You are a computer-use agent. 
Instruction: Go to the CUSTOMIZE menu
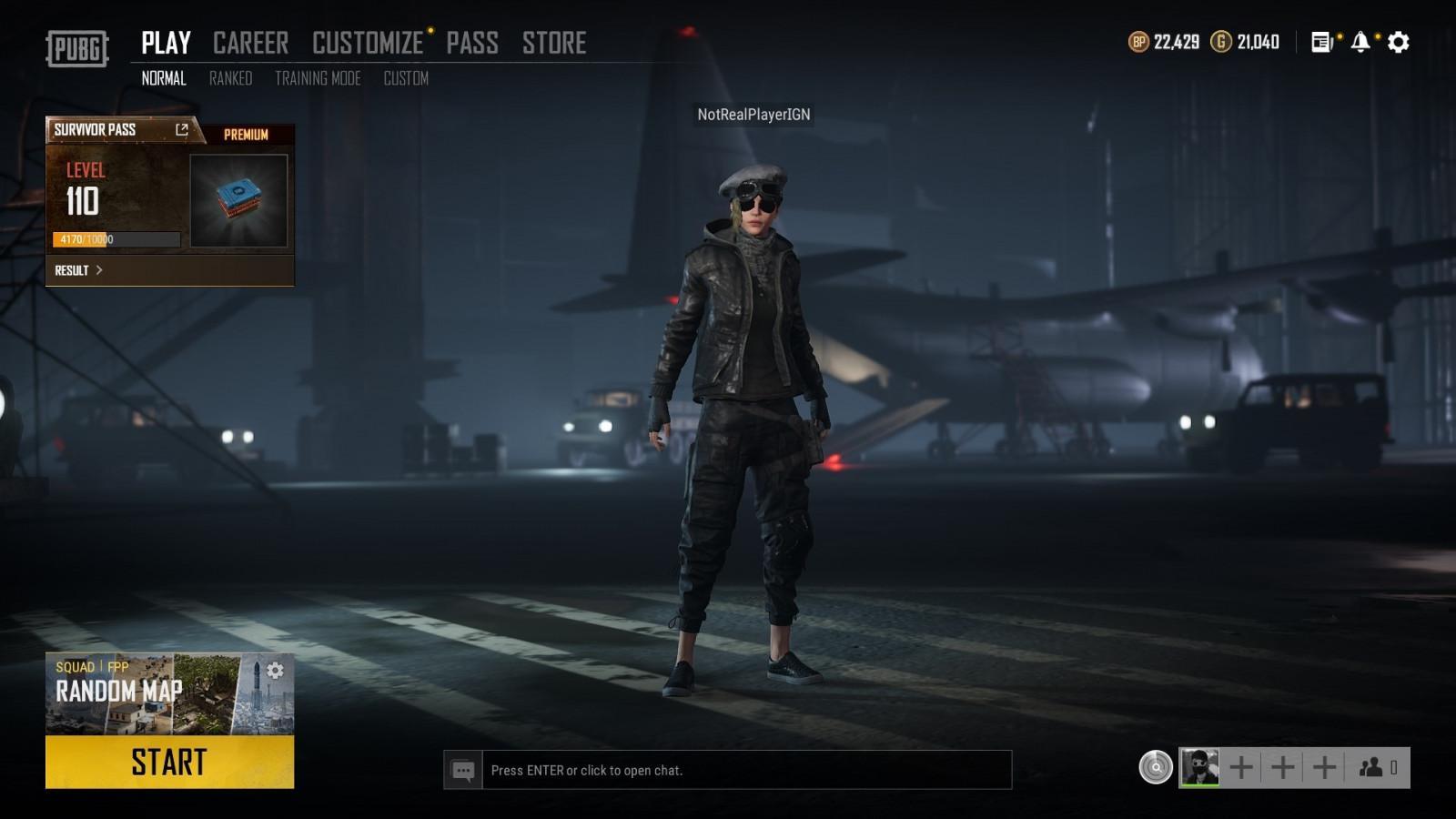coord(368,43)
